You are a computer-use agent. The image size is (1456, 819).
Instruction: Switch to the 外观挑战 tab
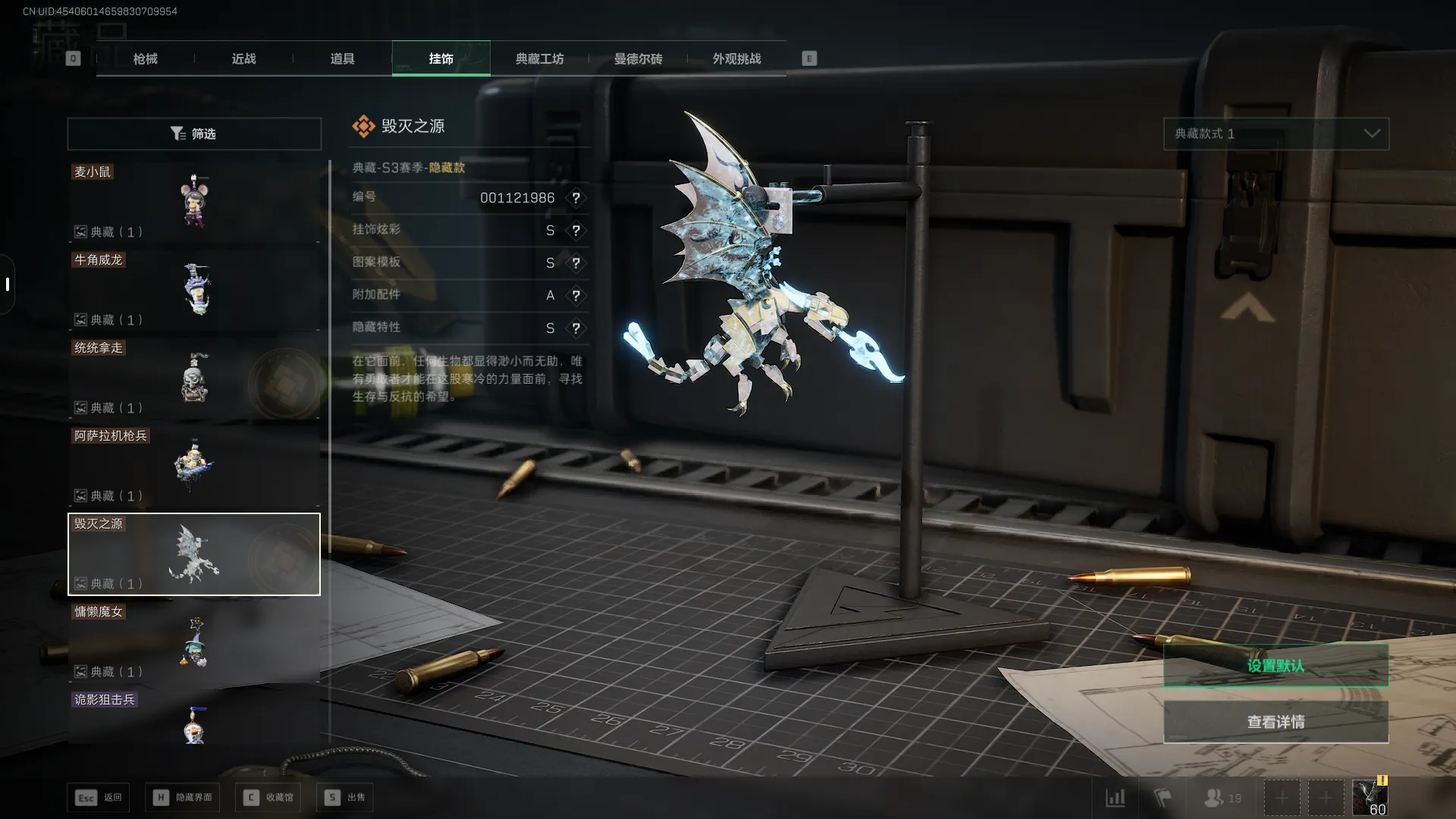click(x=736, y=58)
